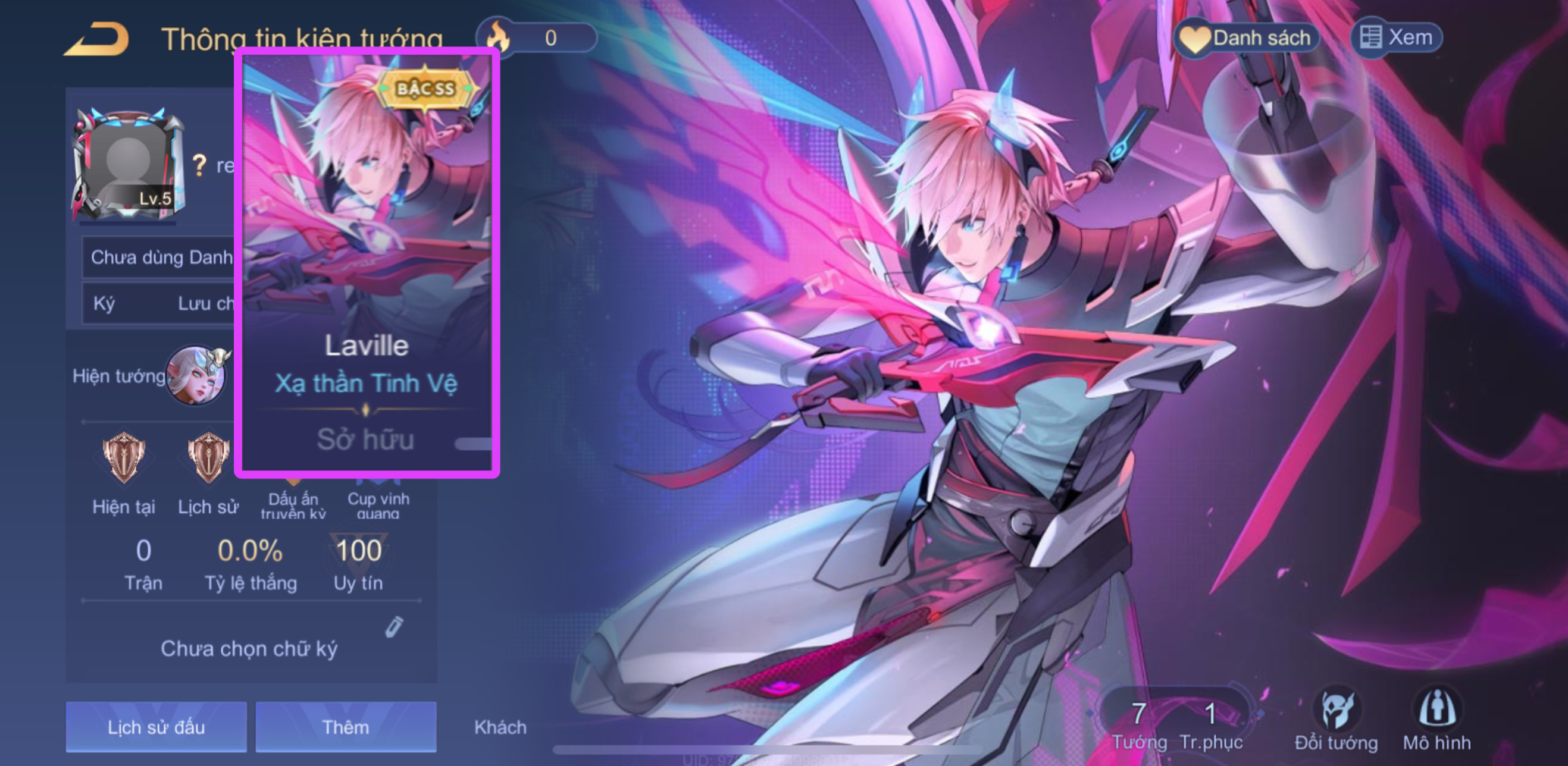Go back using the golden arrow
1568x766 pixels.
click(x=98, y=40)
